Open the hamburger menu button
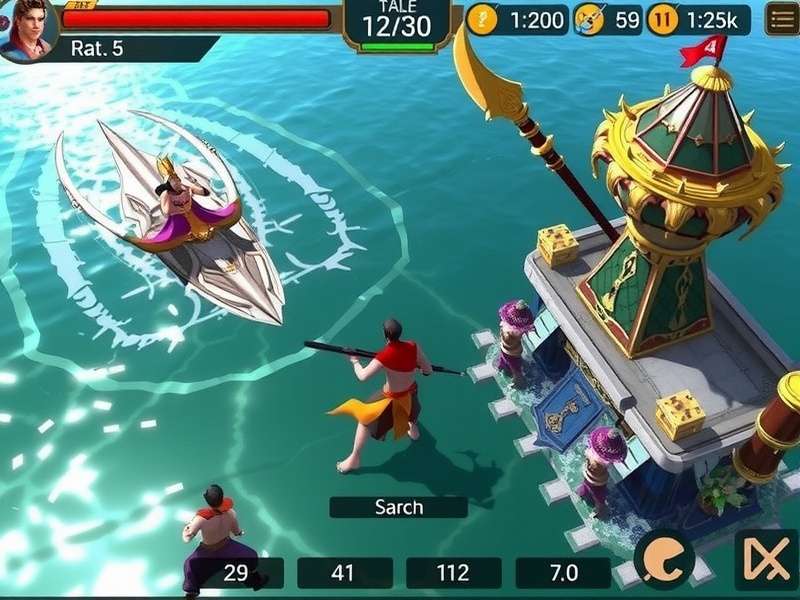This screenshot has width=800, height=600. pos(781,19)
